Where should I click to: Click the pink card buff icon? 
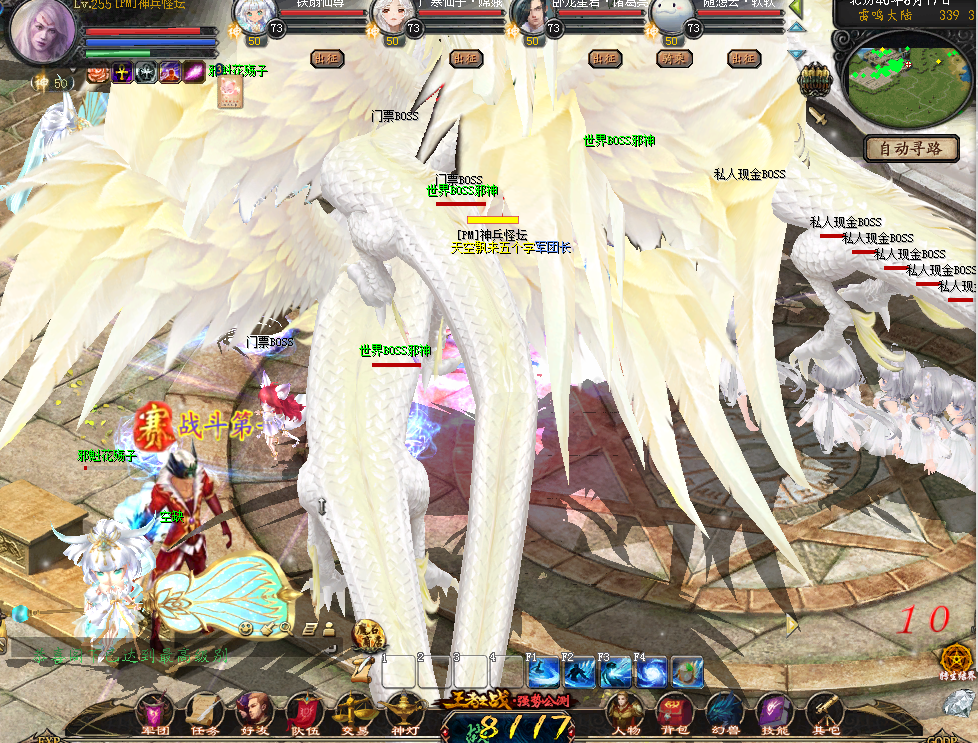(231, 92)
